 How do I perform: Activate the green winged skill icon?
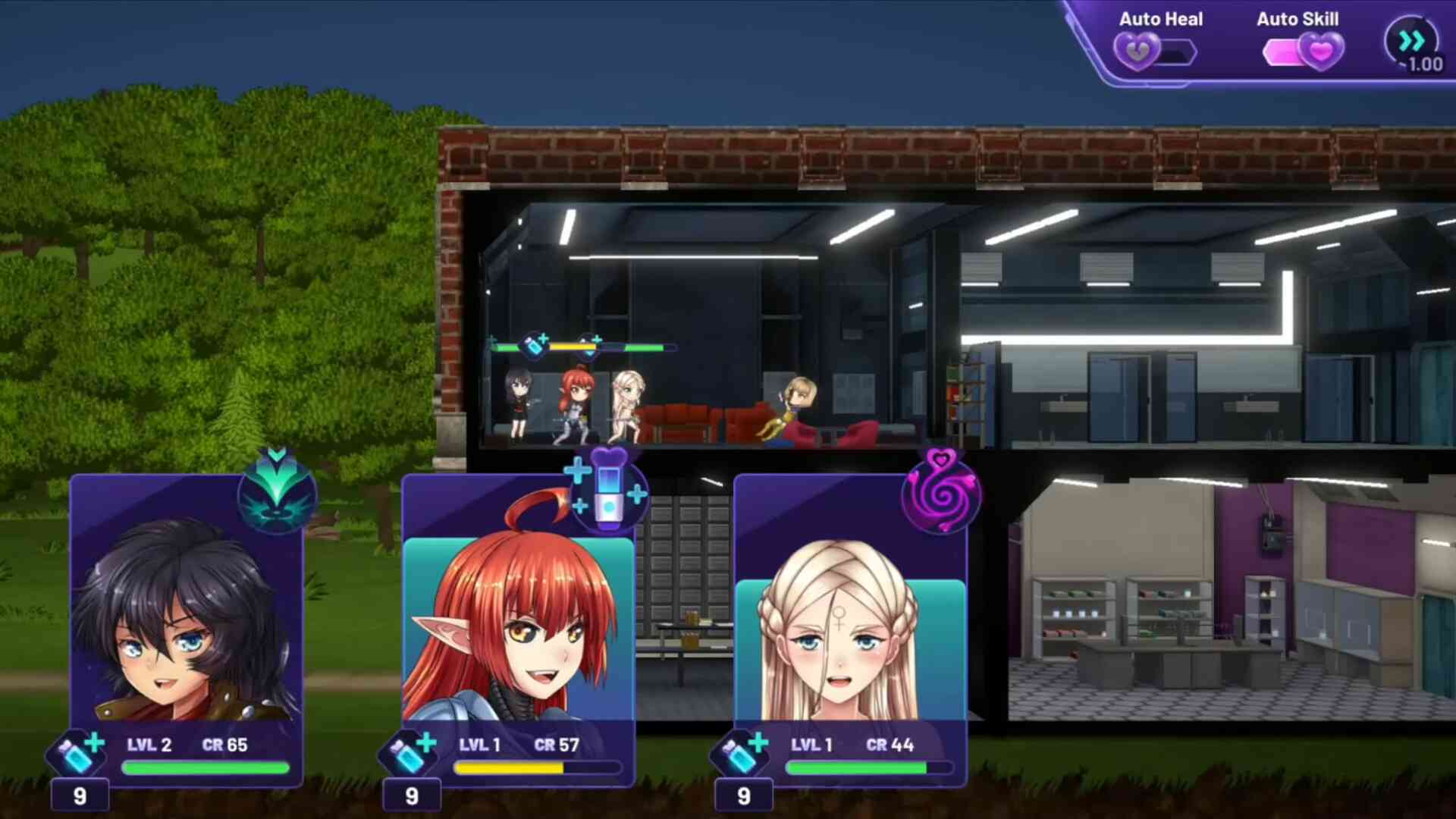tap(277, 491)
